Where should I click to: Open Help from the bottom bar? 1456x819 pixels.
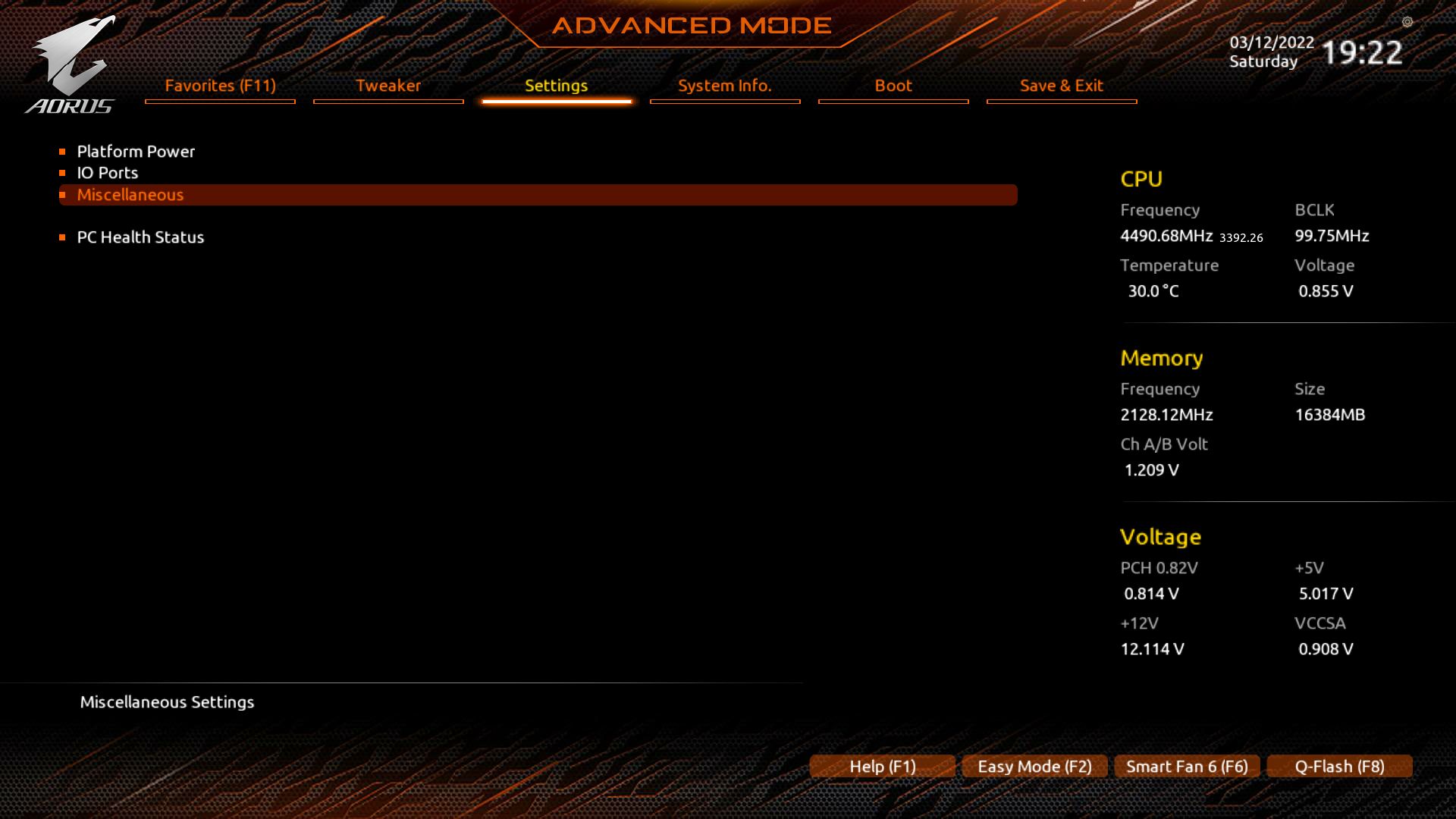coord(882,766)
